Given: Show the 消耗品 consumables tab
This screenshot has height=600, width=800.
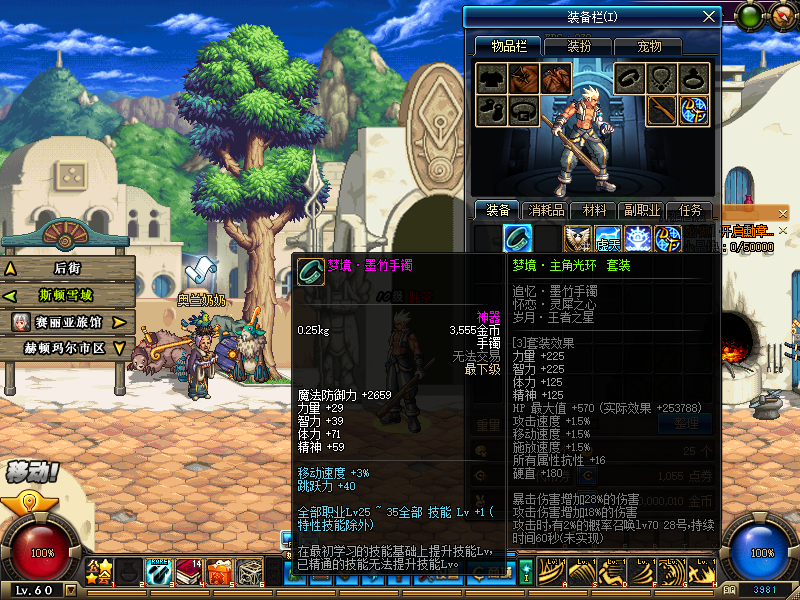Looking at the screenshot, I should point(547,210).
